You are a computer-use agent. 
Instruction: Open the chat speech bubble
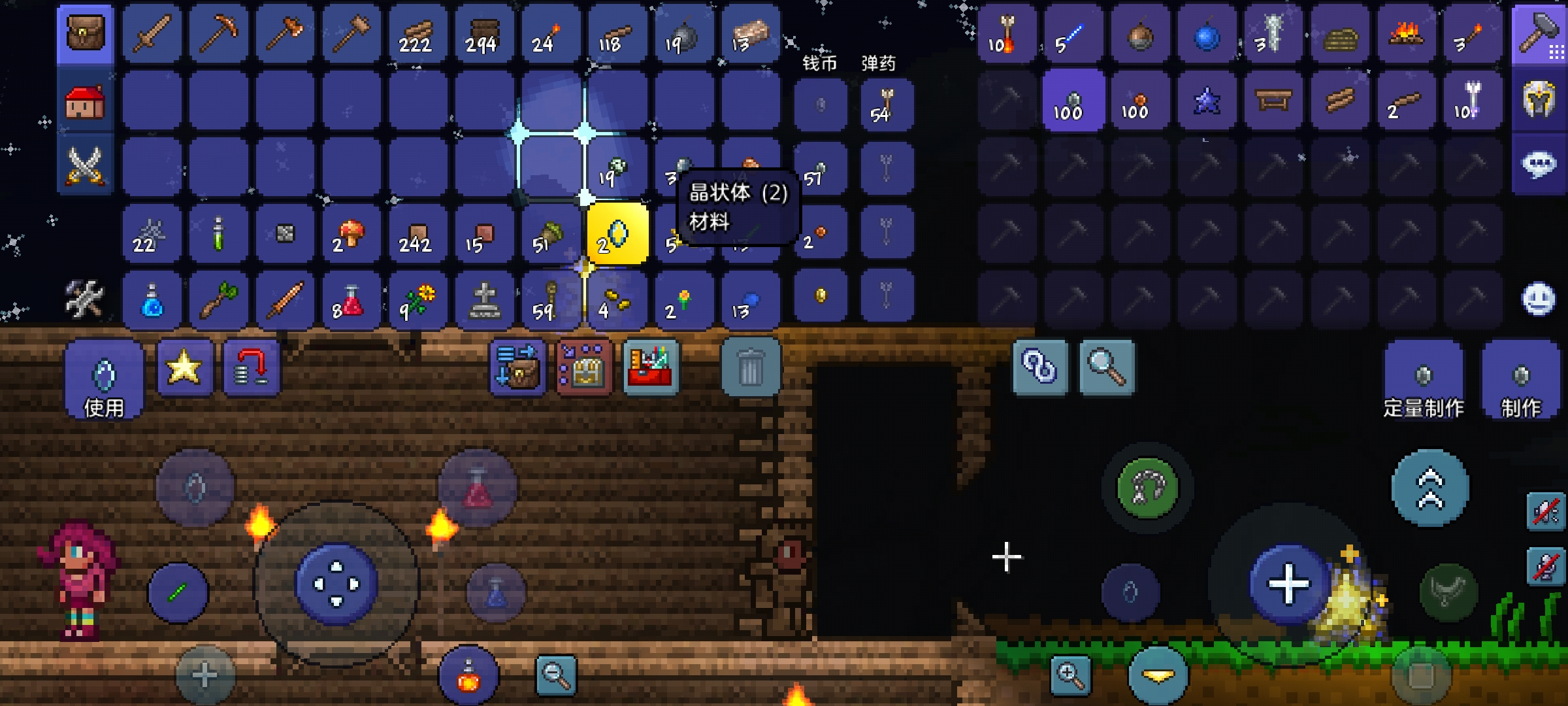point(1539,163)
